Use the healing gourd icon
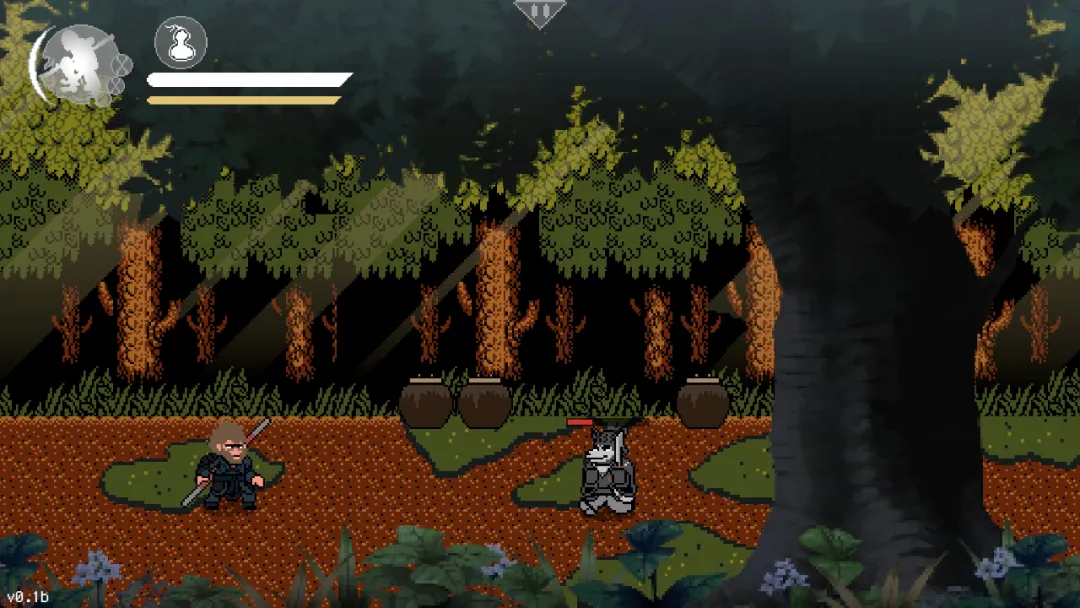 [181, 43]
